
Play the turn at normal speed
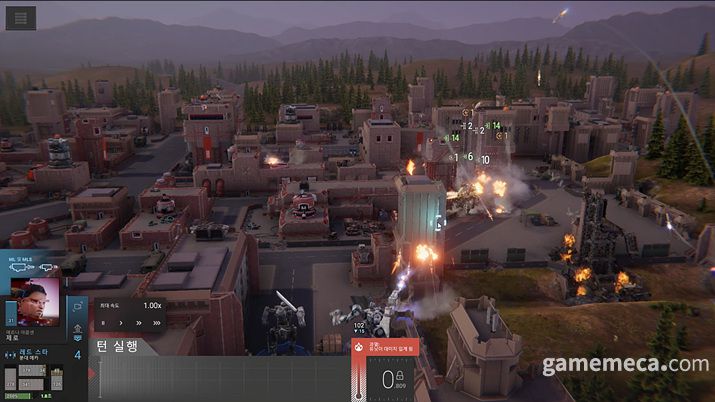(121, 323)
